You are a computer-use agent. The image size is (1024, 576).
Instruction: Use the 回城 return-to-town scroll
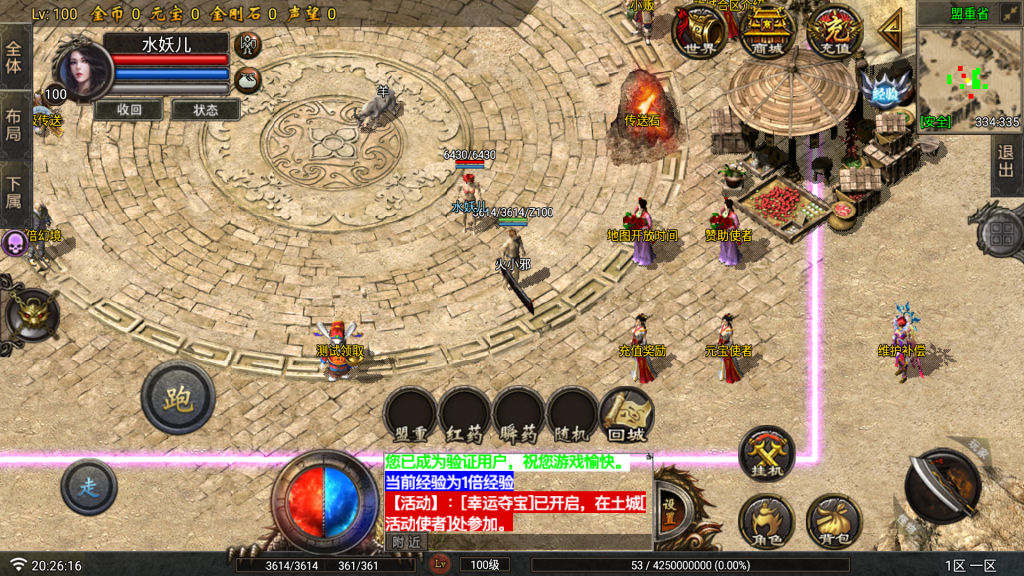click(627, 414)
